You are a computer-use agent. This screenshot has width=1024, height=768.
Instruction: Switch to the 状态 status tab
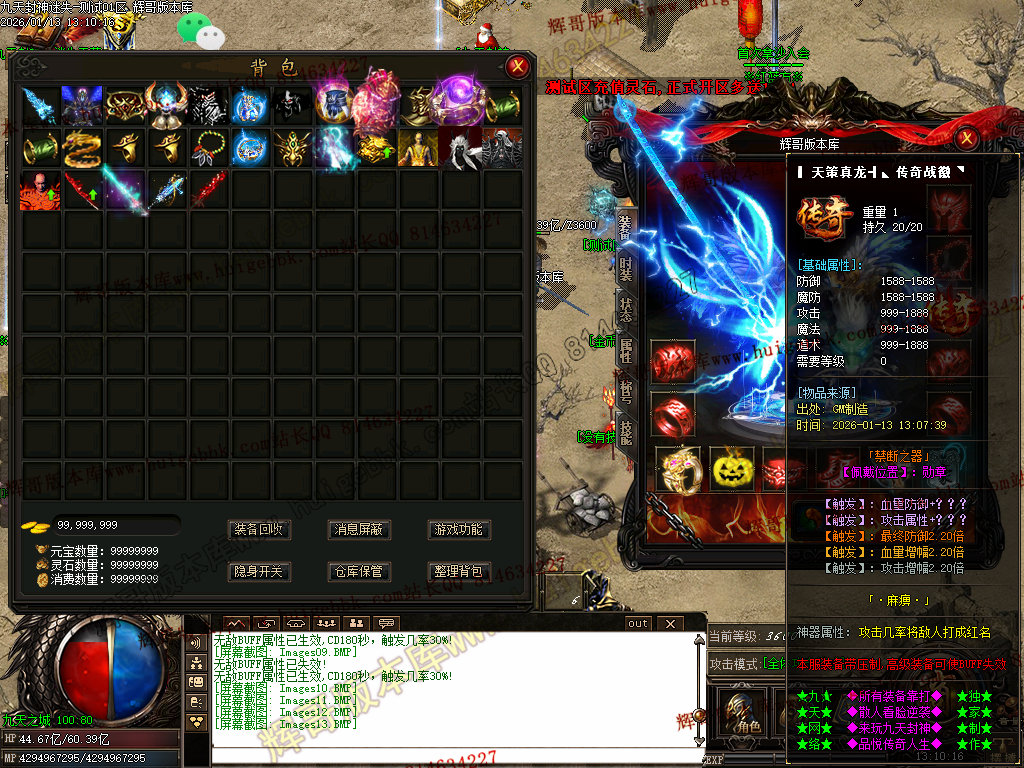pos(626,309)
